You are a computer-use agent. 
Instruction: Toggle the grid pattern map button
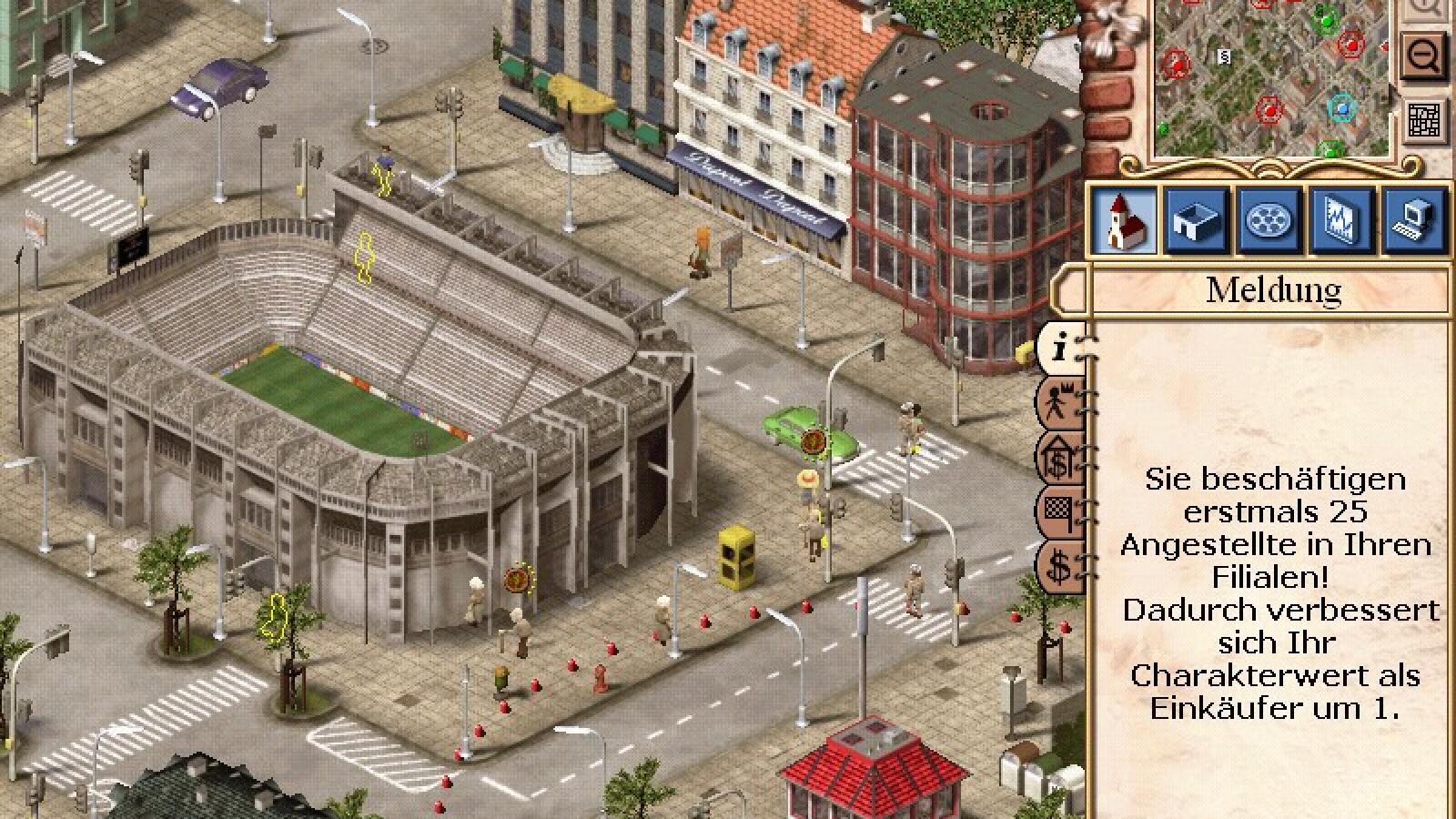point(1425,119)
